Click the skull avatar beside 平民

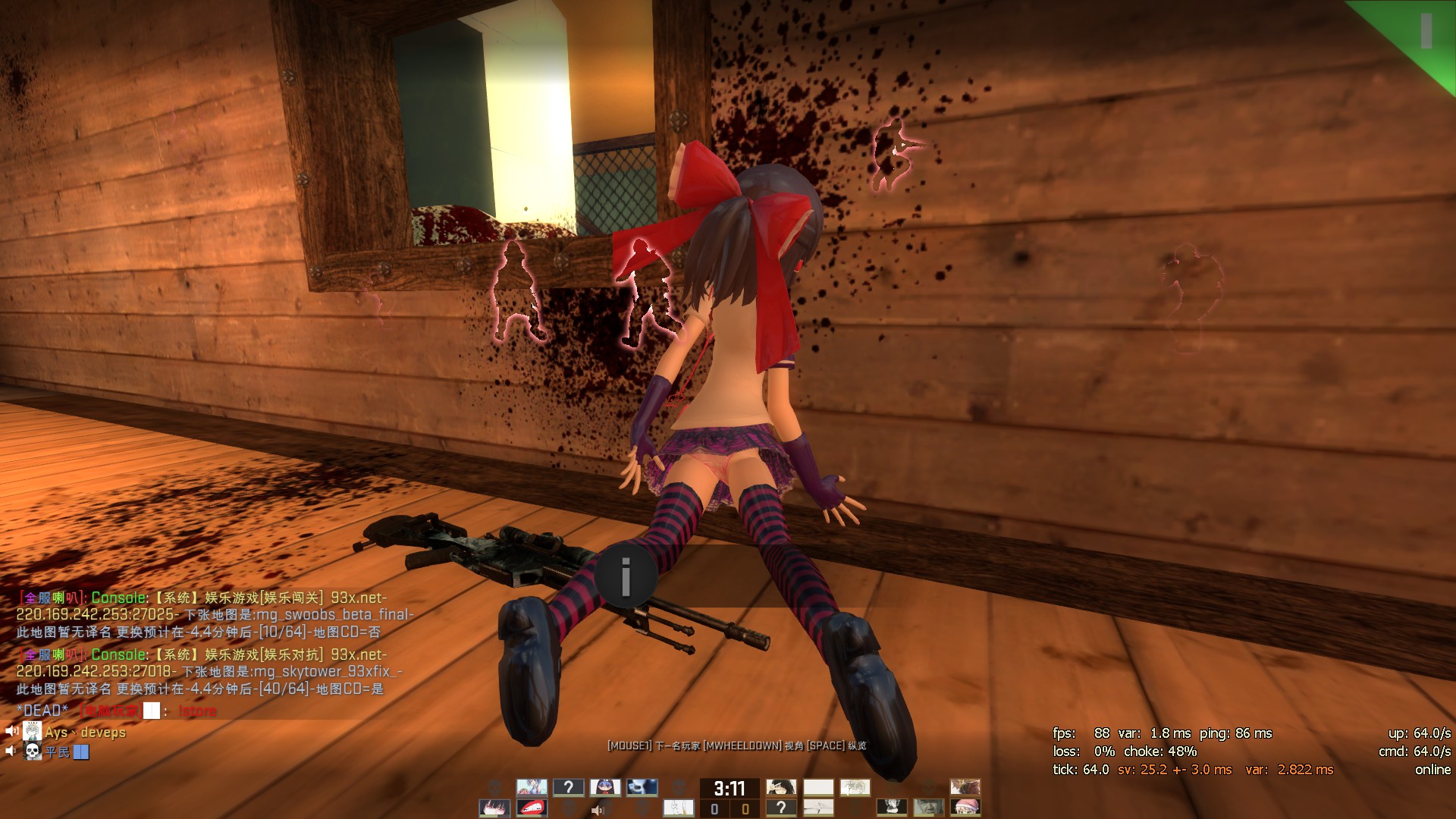(x=32, y=752)
